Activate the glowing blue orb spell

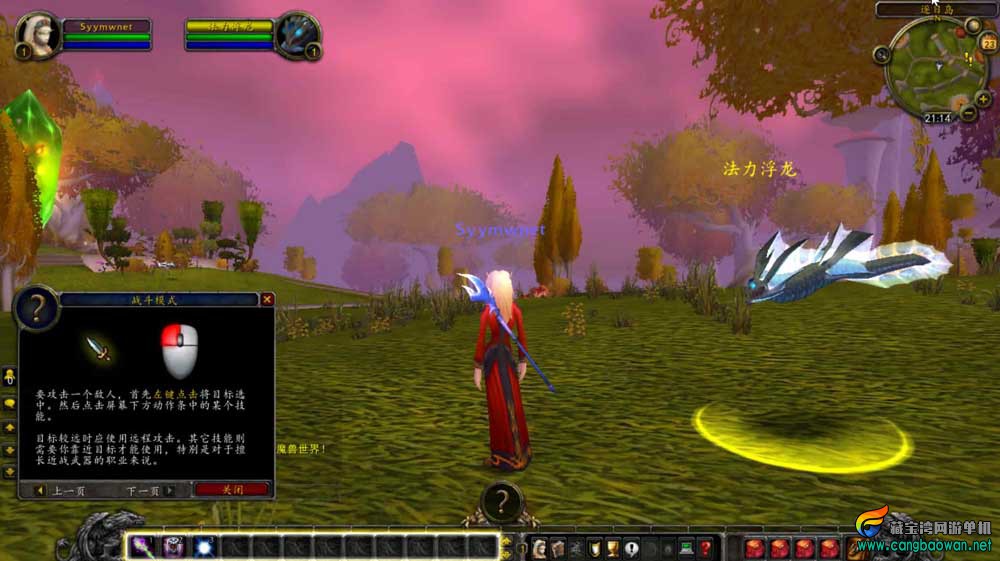(204, 547)
